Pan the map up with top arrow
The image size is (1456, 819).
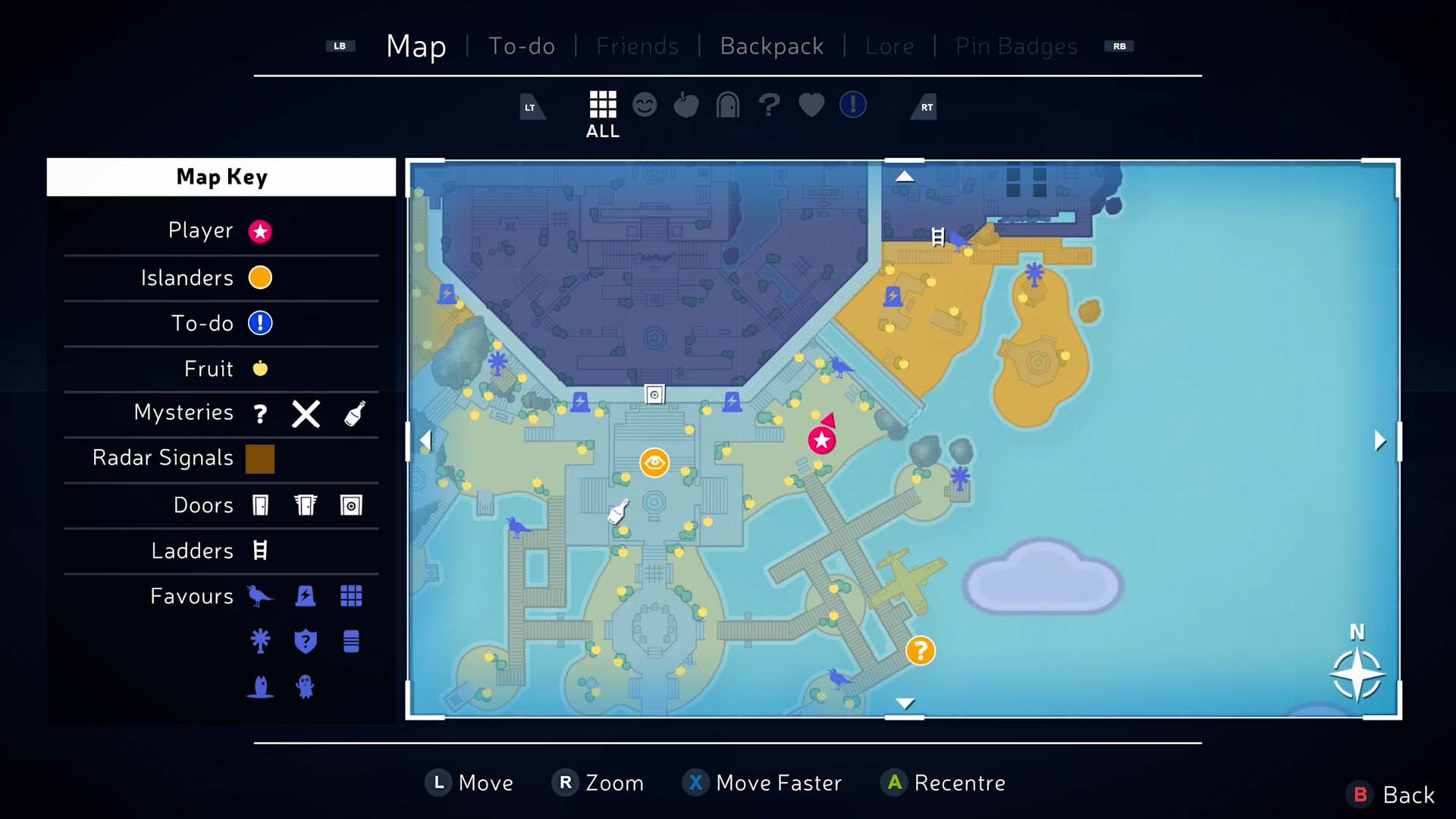(x=905, y=177)
